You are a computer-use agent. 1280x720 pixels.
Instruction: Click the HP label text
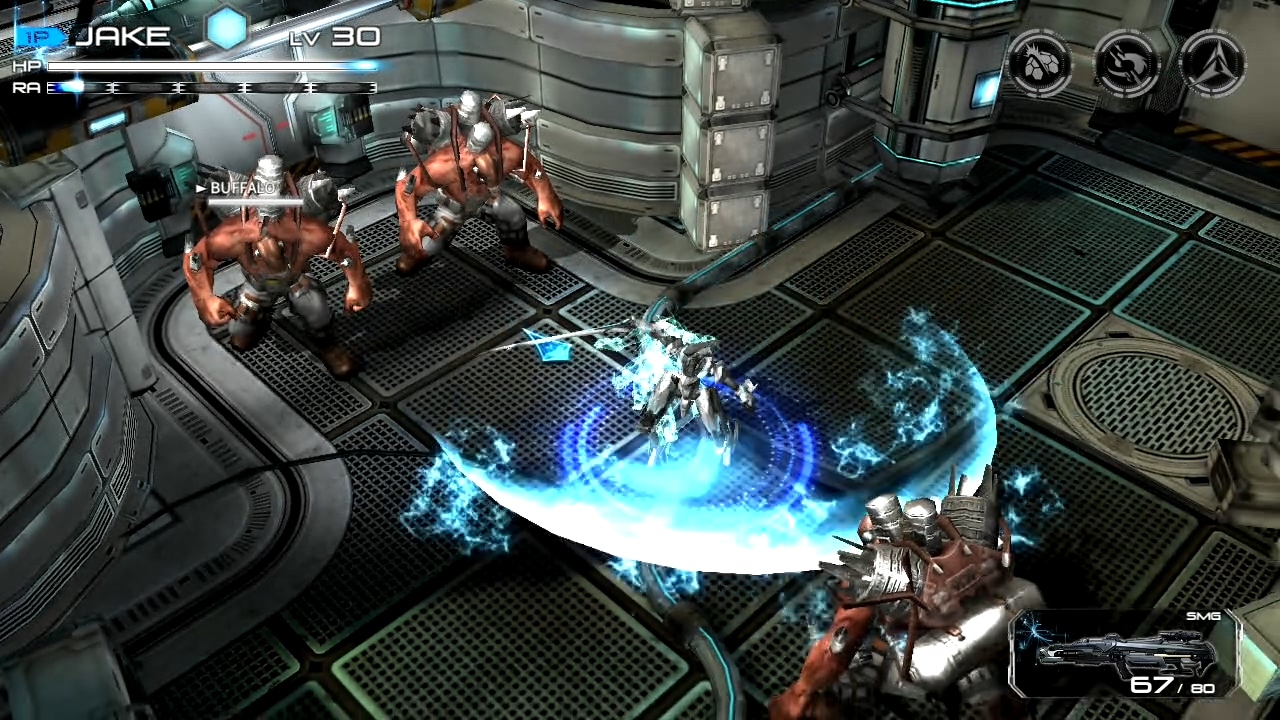coord(29,66)
